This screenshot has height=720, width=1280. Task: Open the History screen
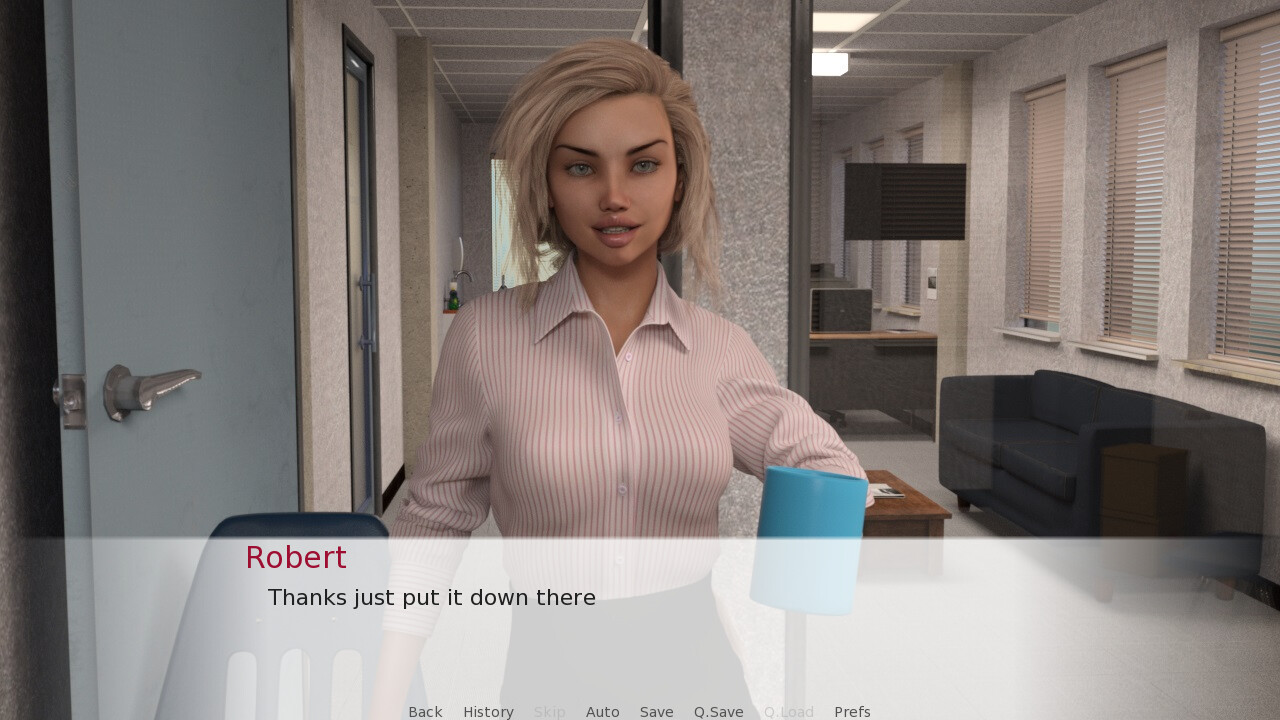(x=488, y=711)
